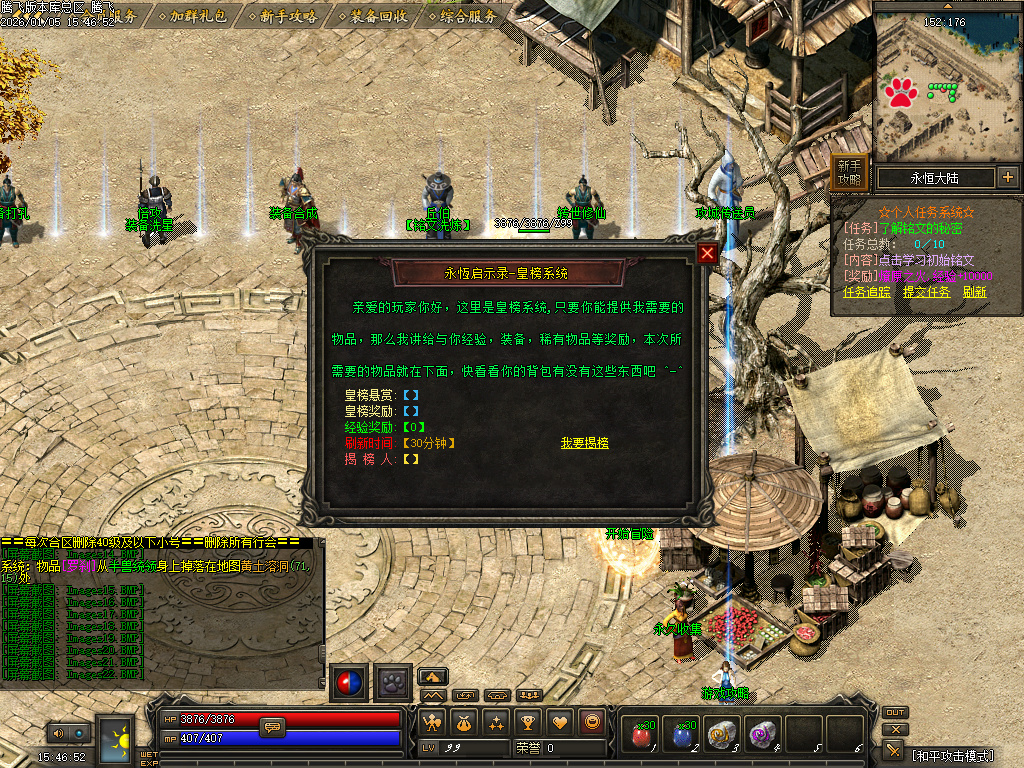Click the OUT button
1024x768 pixels.
[x=895, y=713]
